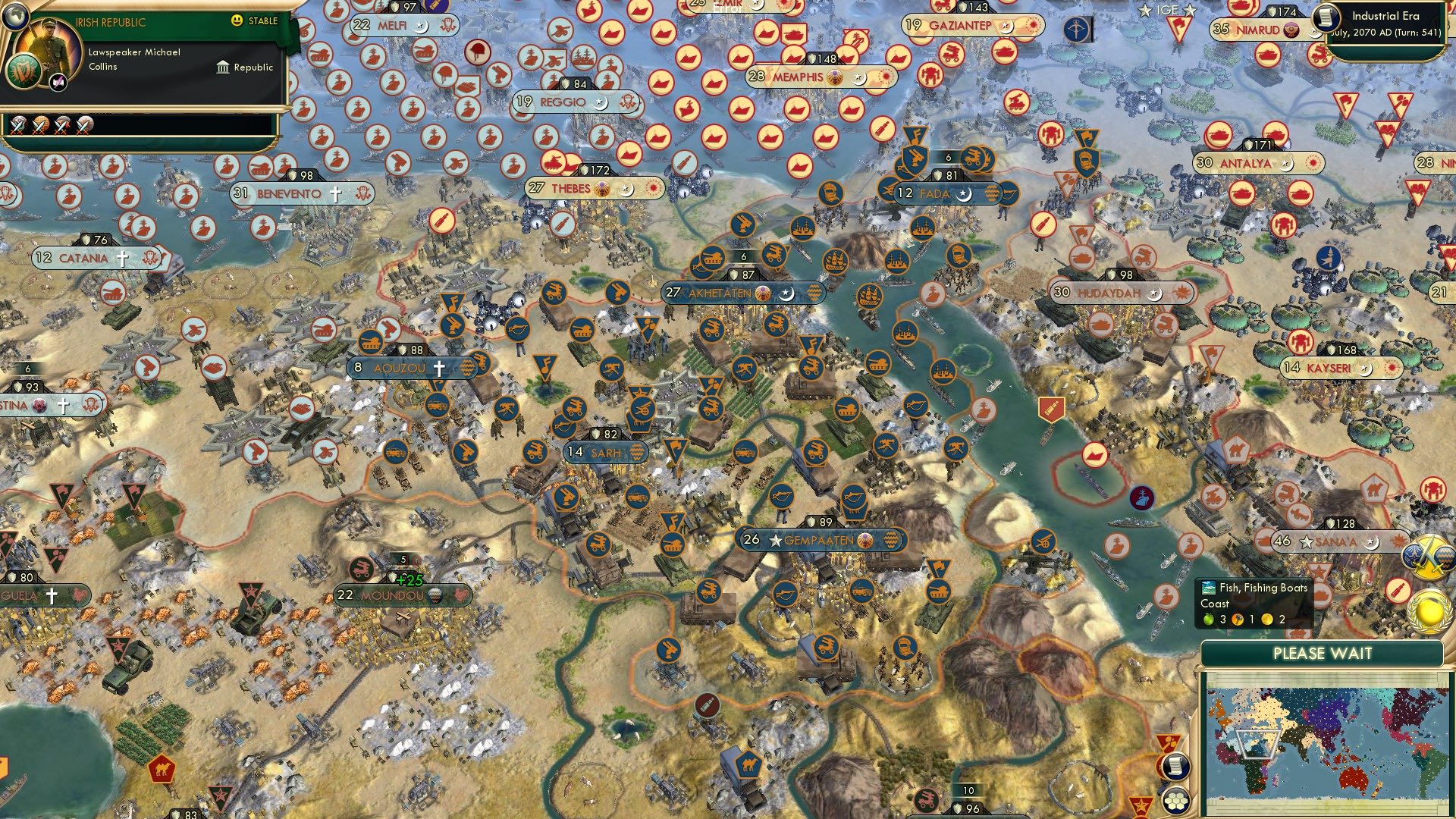Click the Republic government pillar icon
This screenshot has width=1456, height=819.
(x=222, y=67)
